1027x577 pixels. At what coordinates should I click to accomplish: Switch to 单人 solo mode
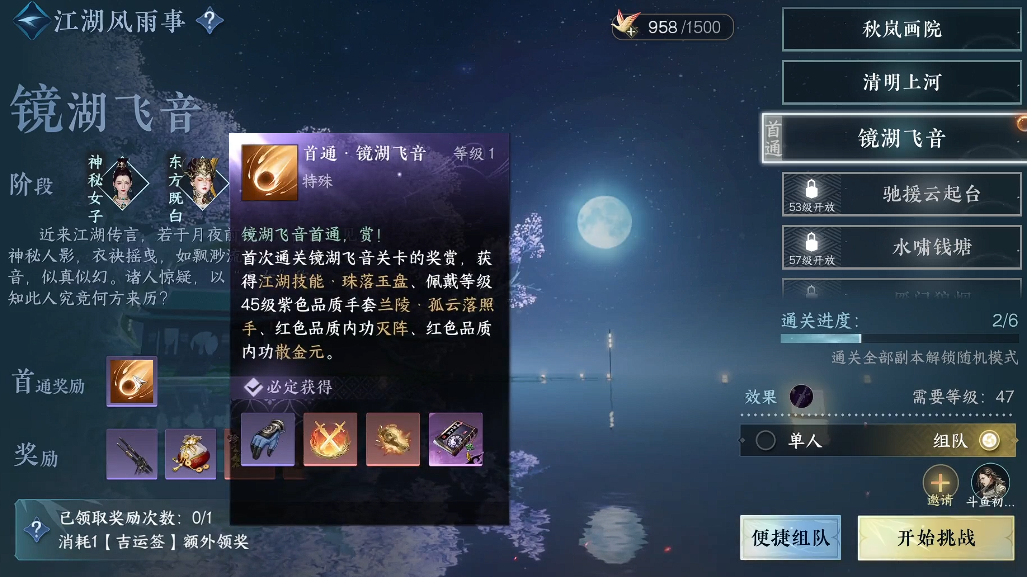click(x=767, y=440)
